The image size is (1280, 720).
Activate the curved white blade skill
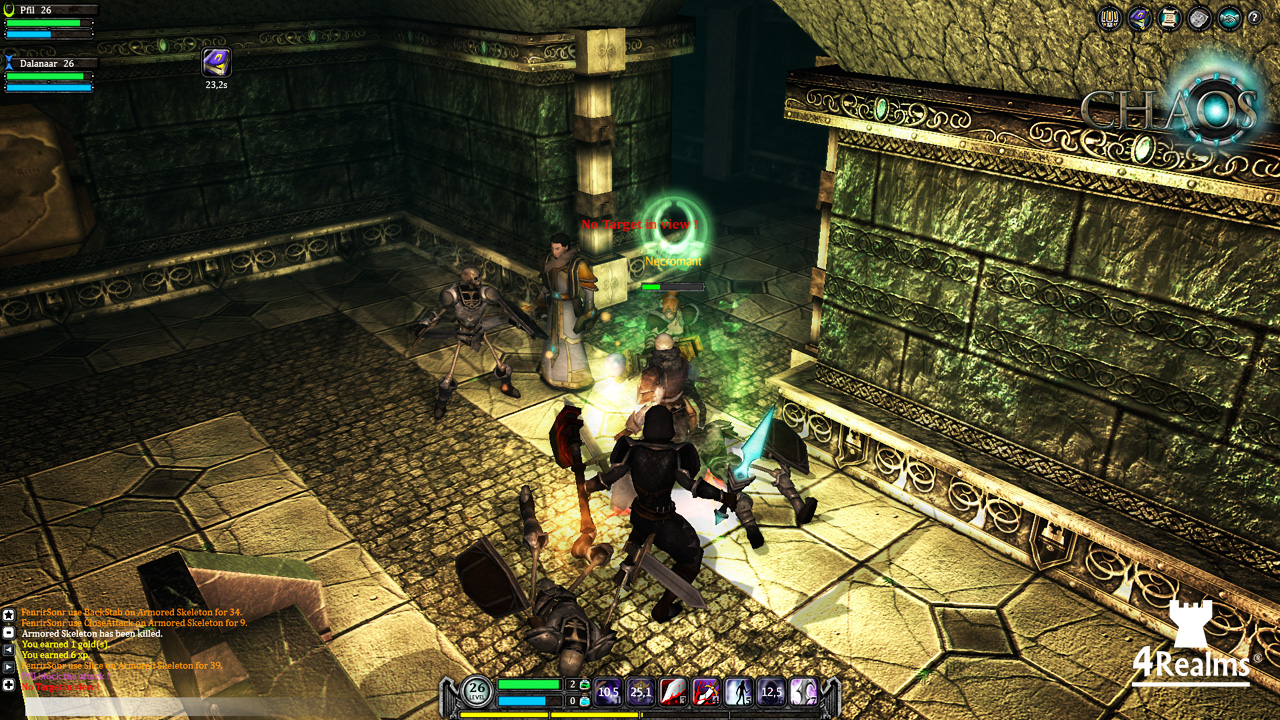click(x=804, y=692)
